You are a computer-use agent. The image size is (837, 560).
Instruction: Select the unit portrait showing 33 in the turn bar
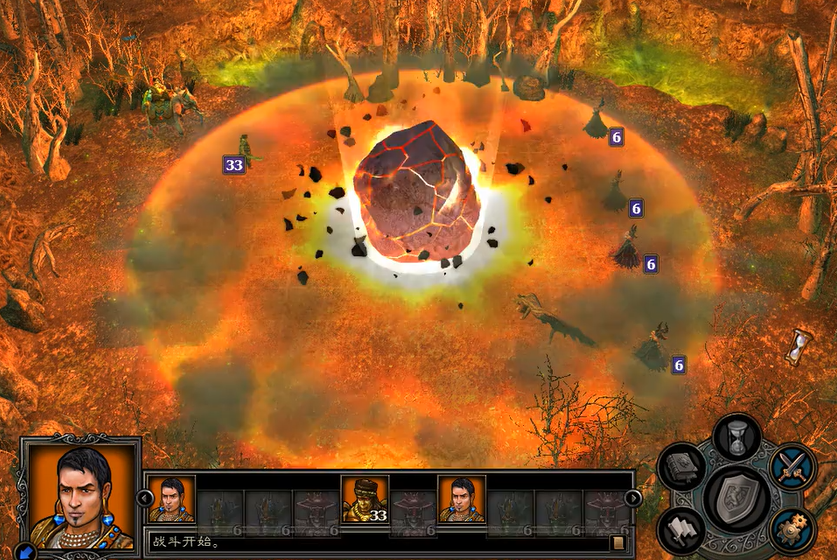click(x=365, y=498)
